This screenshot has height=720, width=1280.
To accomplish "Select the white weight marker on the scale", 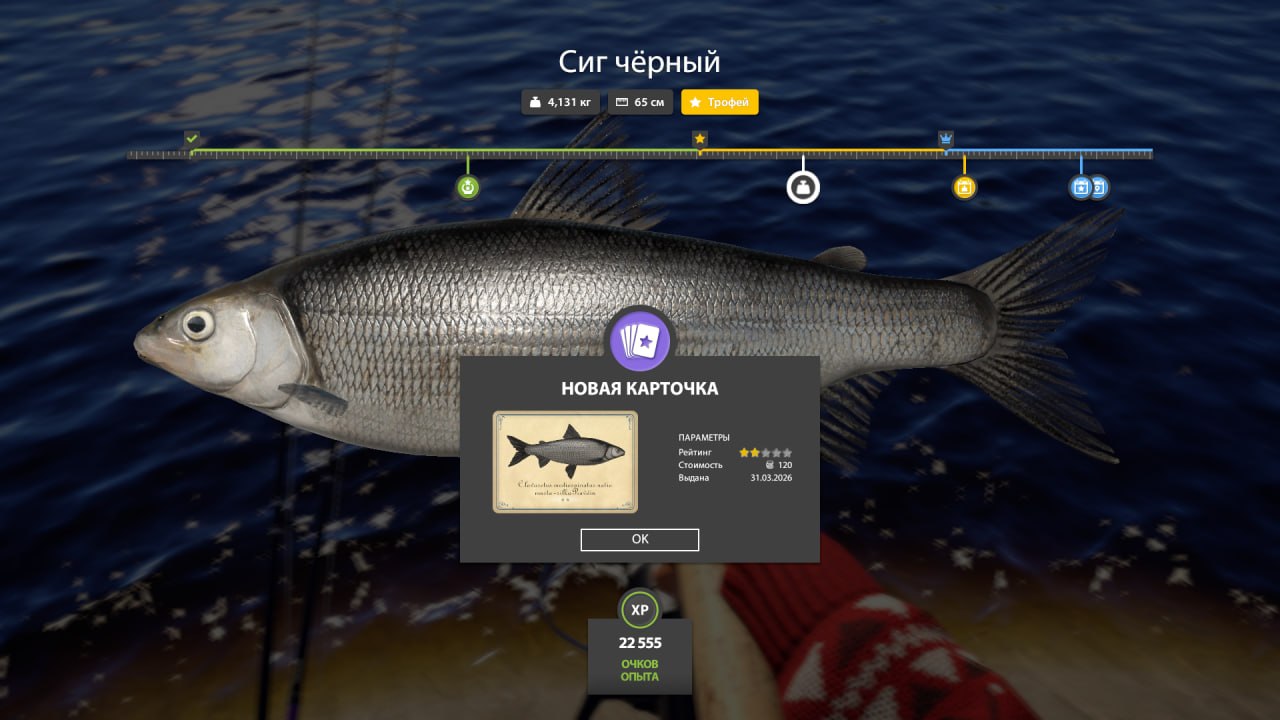I will click(x=803, y=187).
